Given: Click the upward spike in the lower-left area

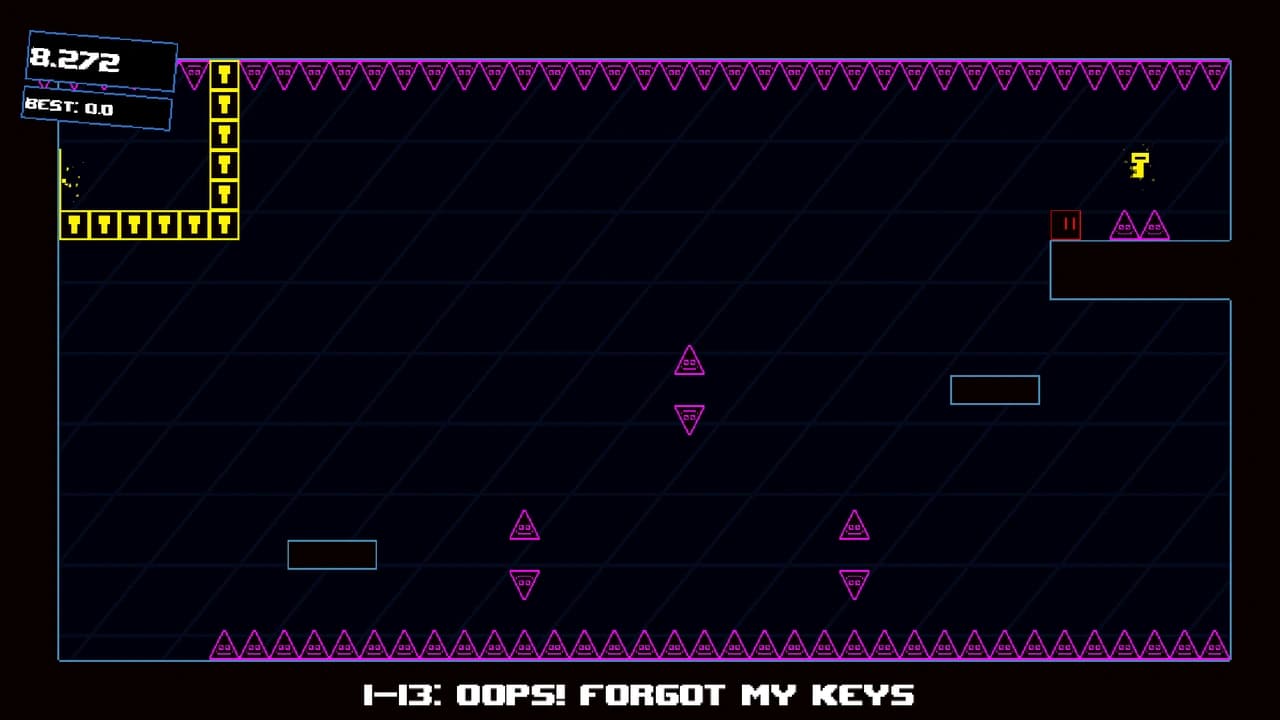Looking at the screenshot, I should click(525, 525).
